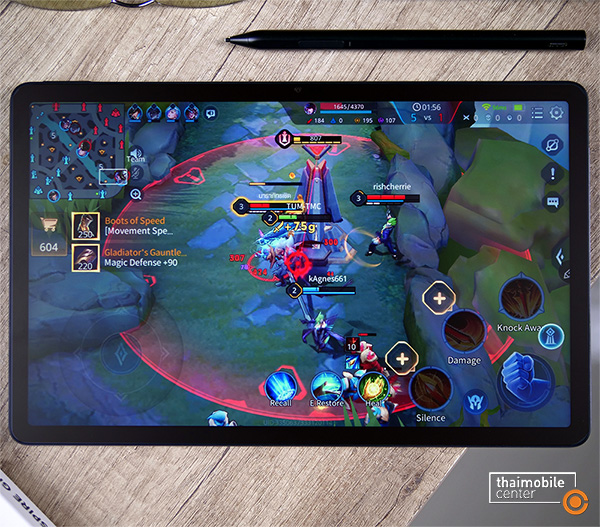
Task: Show the scoreboard list icon
Action: pyautogui.click(x=538, y=113)
